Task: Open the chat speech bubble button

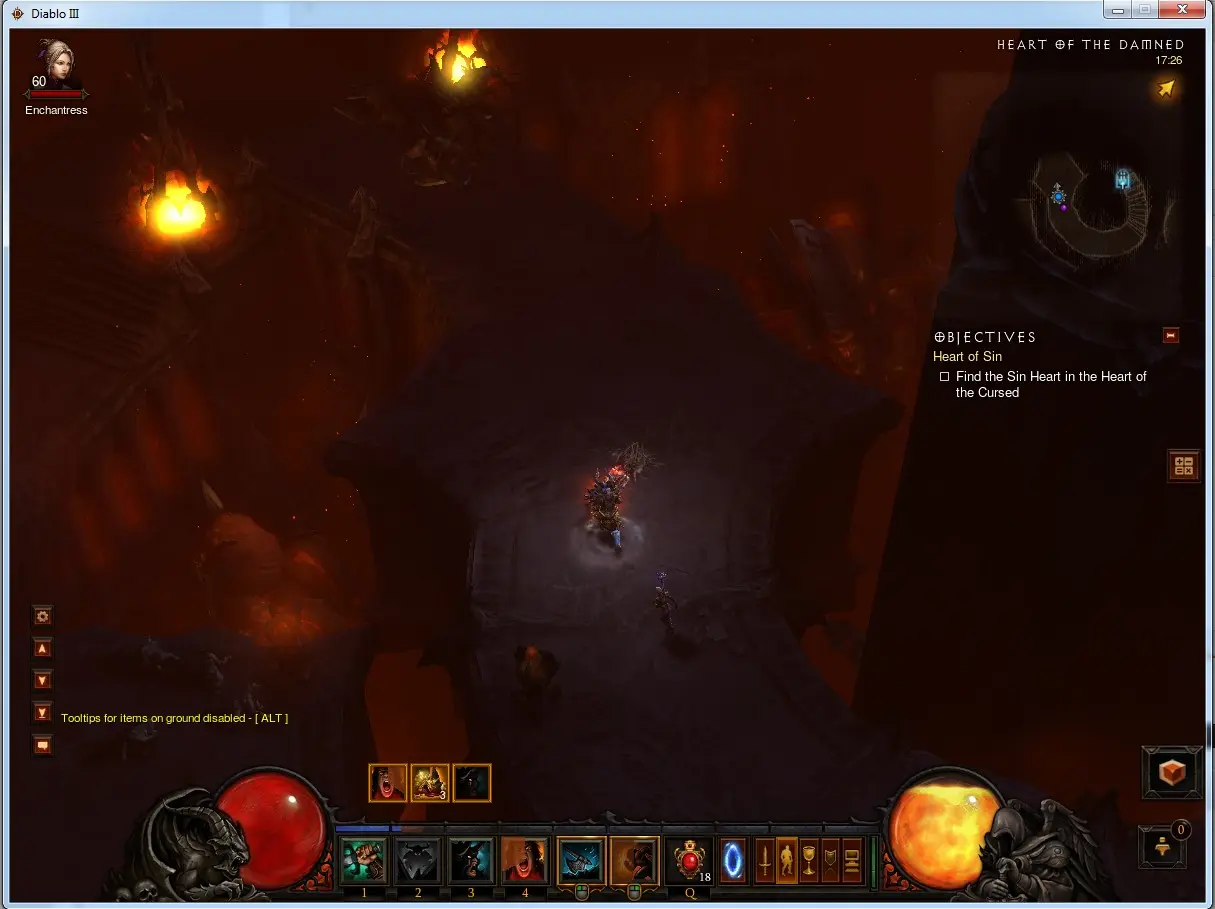Action: [42, 745]
